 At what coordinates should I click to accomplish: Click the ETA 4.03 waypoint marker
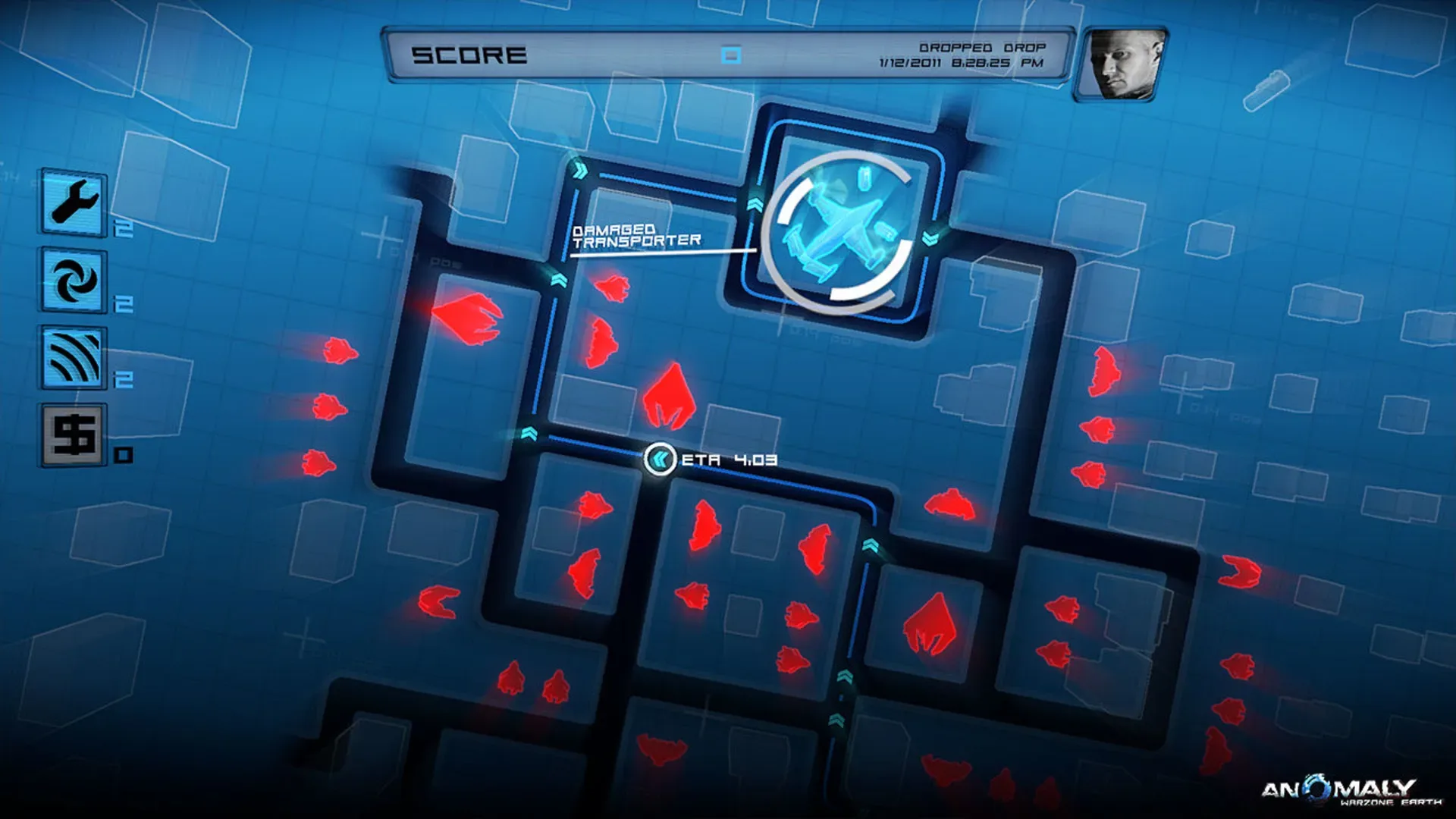660,457
